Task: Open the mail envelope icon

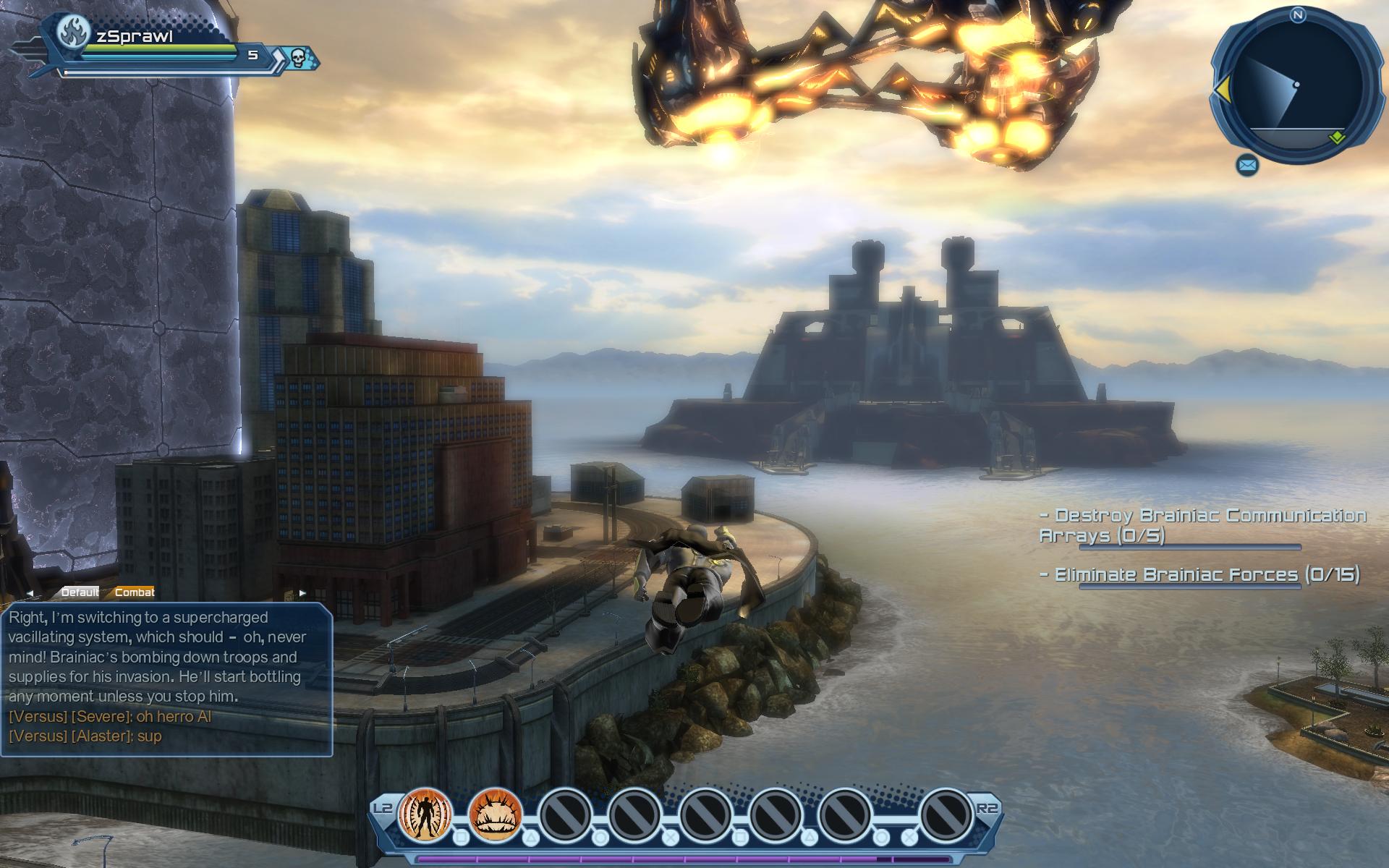Action: [x=1247, y=166]
